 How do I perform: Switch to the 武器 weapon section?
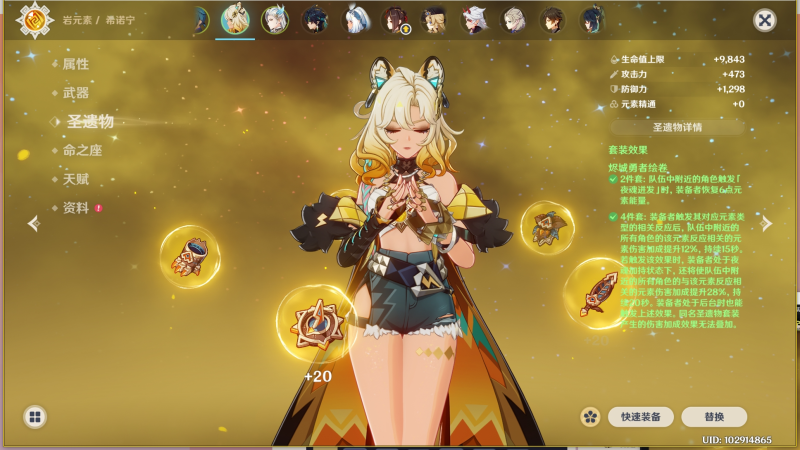(76, 93)
